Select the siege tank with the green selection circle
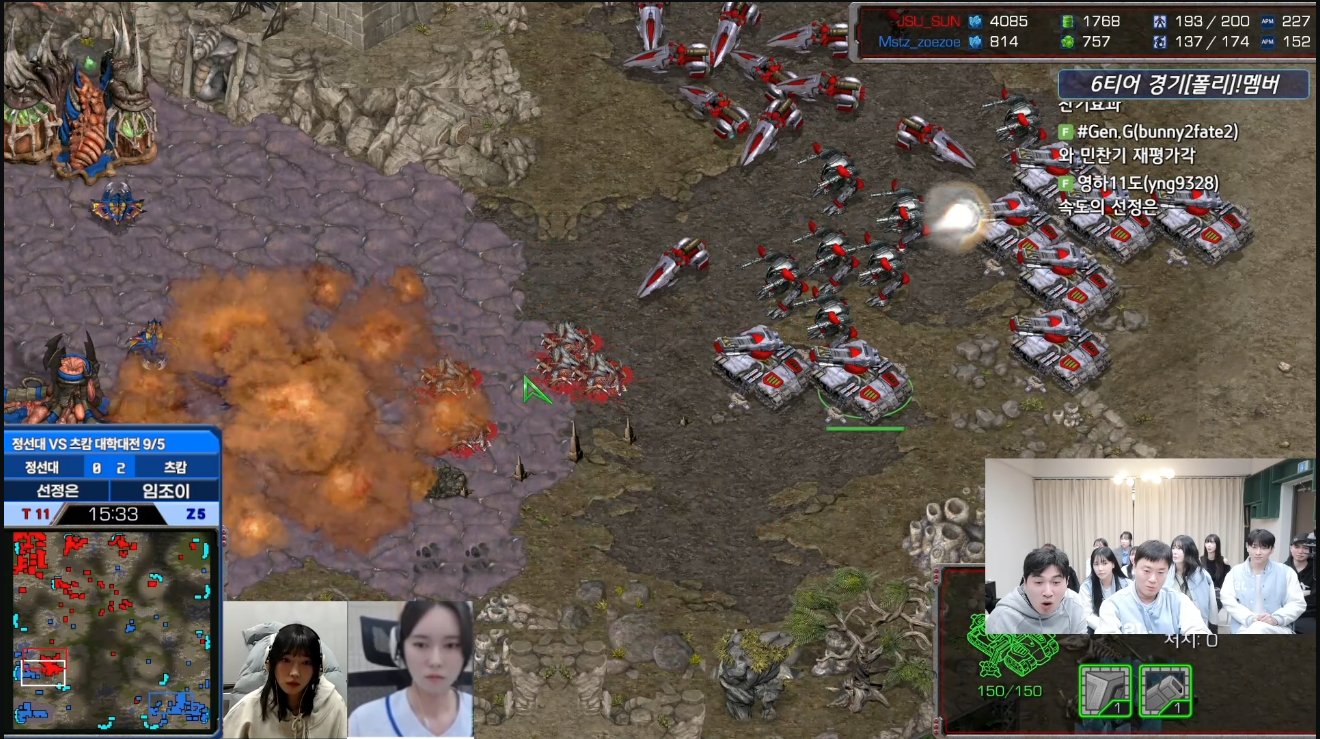The width and height of the screenshot is (1320, 739). [862, 380]
